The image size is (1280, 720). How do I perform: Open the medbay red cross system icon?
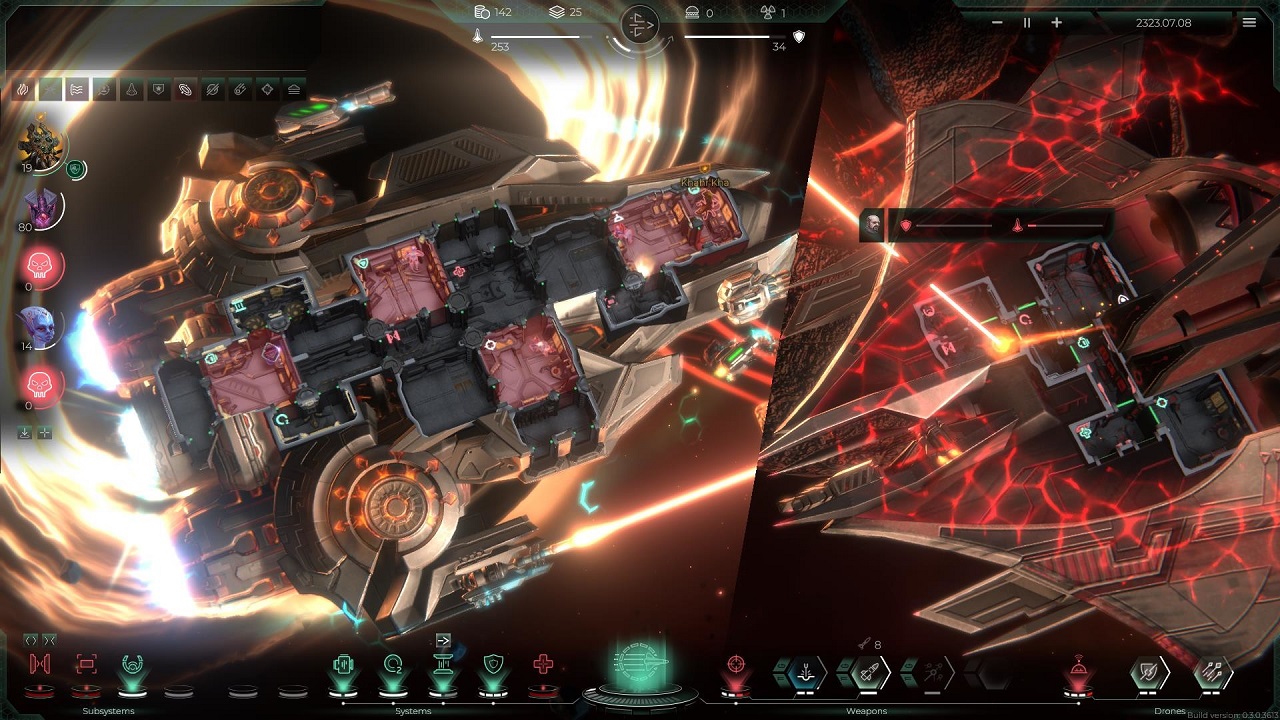543,665
